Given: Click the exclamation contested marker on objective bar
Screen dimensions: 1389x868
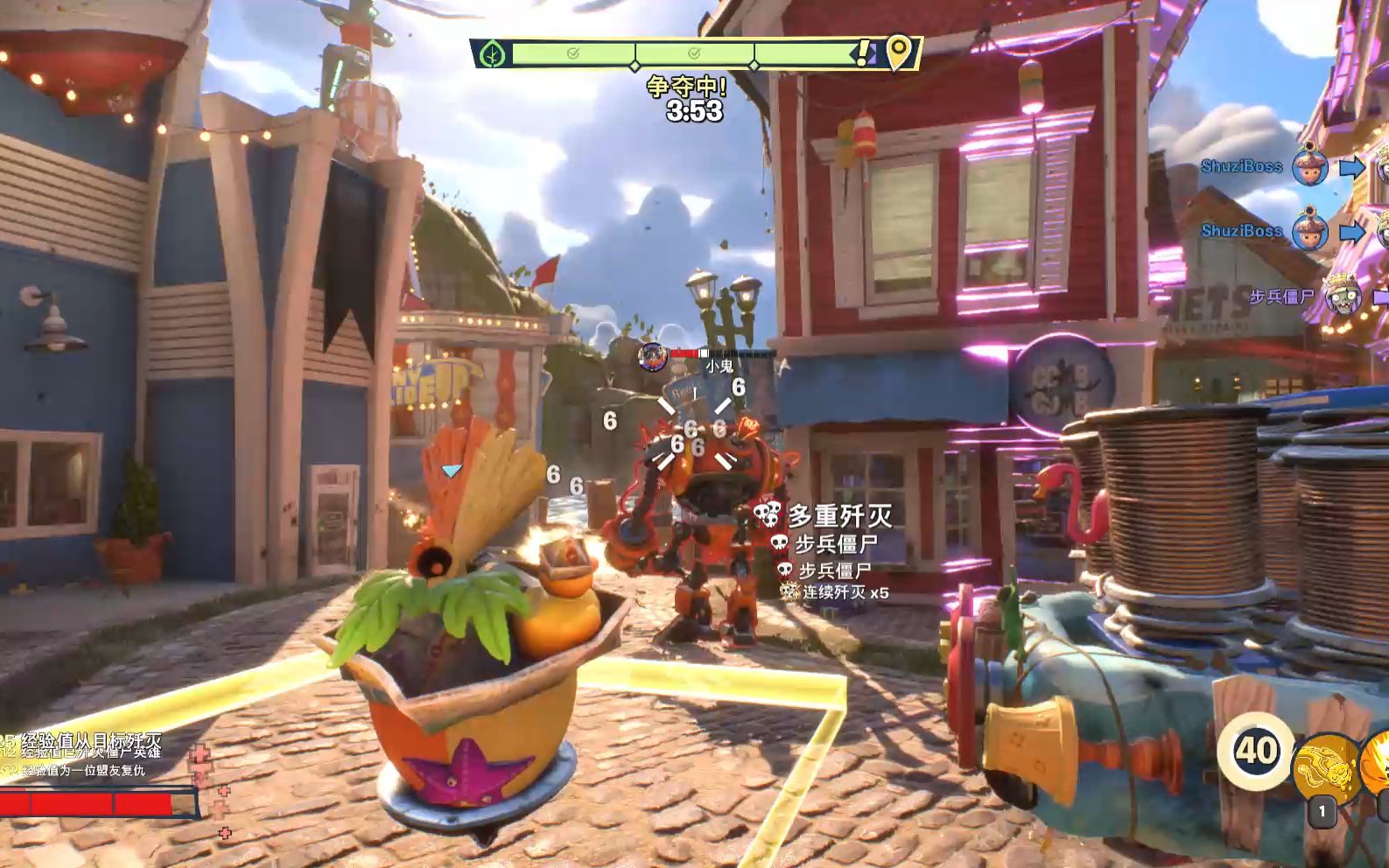Looking at the screenshot, I should (864, 54).
